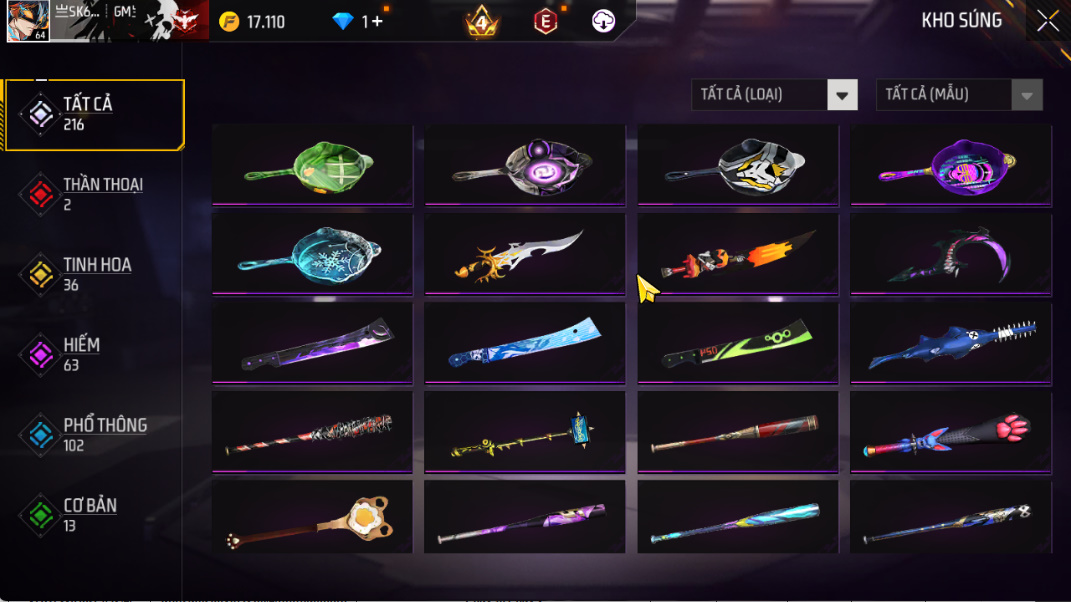This screenshot has width=1071, height=602.
Task: Select the golden curved dagger skin
Action: (x=524, y=253)
